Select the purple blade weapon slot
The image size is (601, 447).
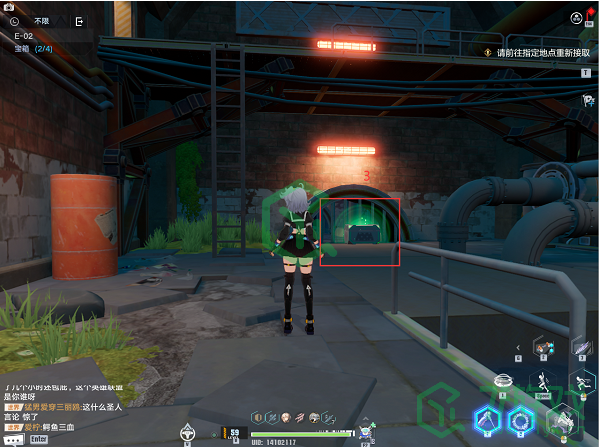click(x=582, y=346)
